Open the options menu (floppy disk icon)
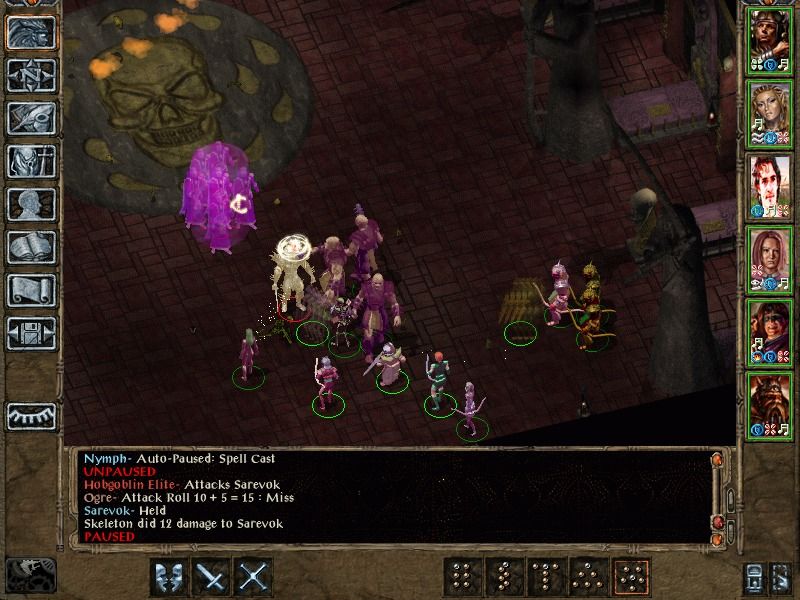Viewport: 800px width, 600px height. click(31, 333)
